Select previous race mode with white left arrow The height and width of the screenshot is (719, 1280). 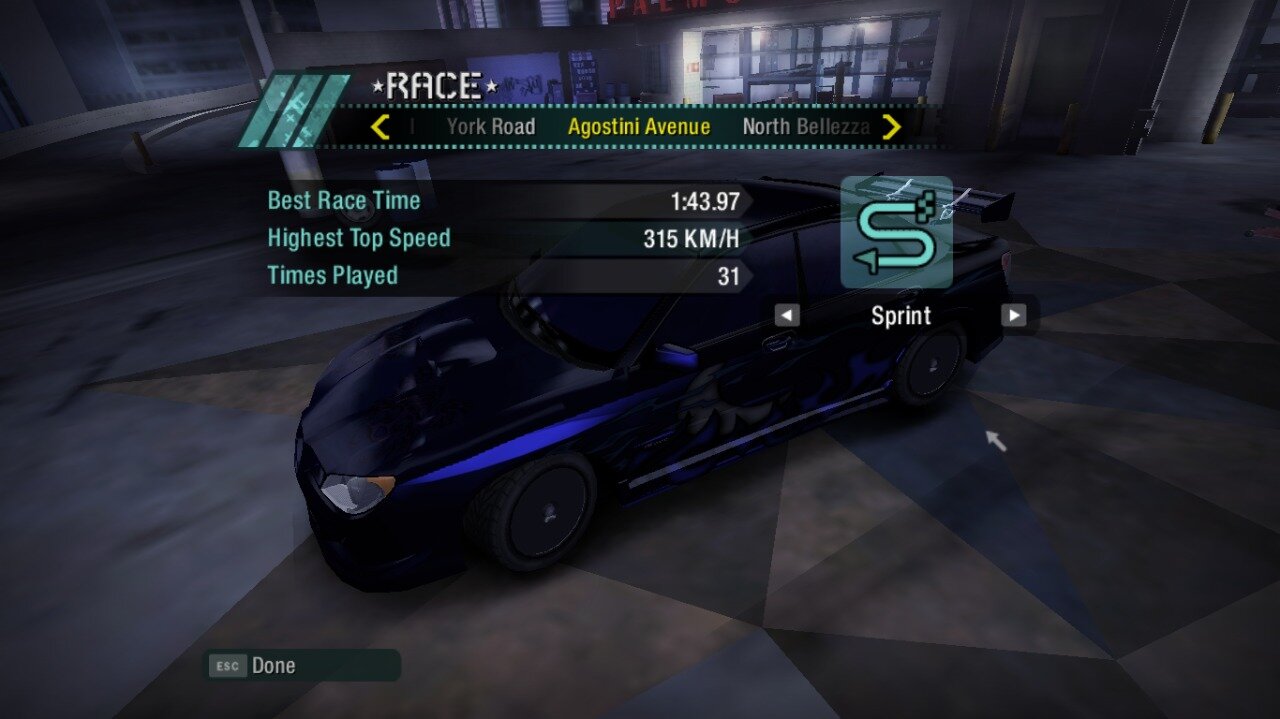[787, 316]
